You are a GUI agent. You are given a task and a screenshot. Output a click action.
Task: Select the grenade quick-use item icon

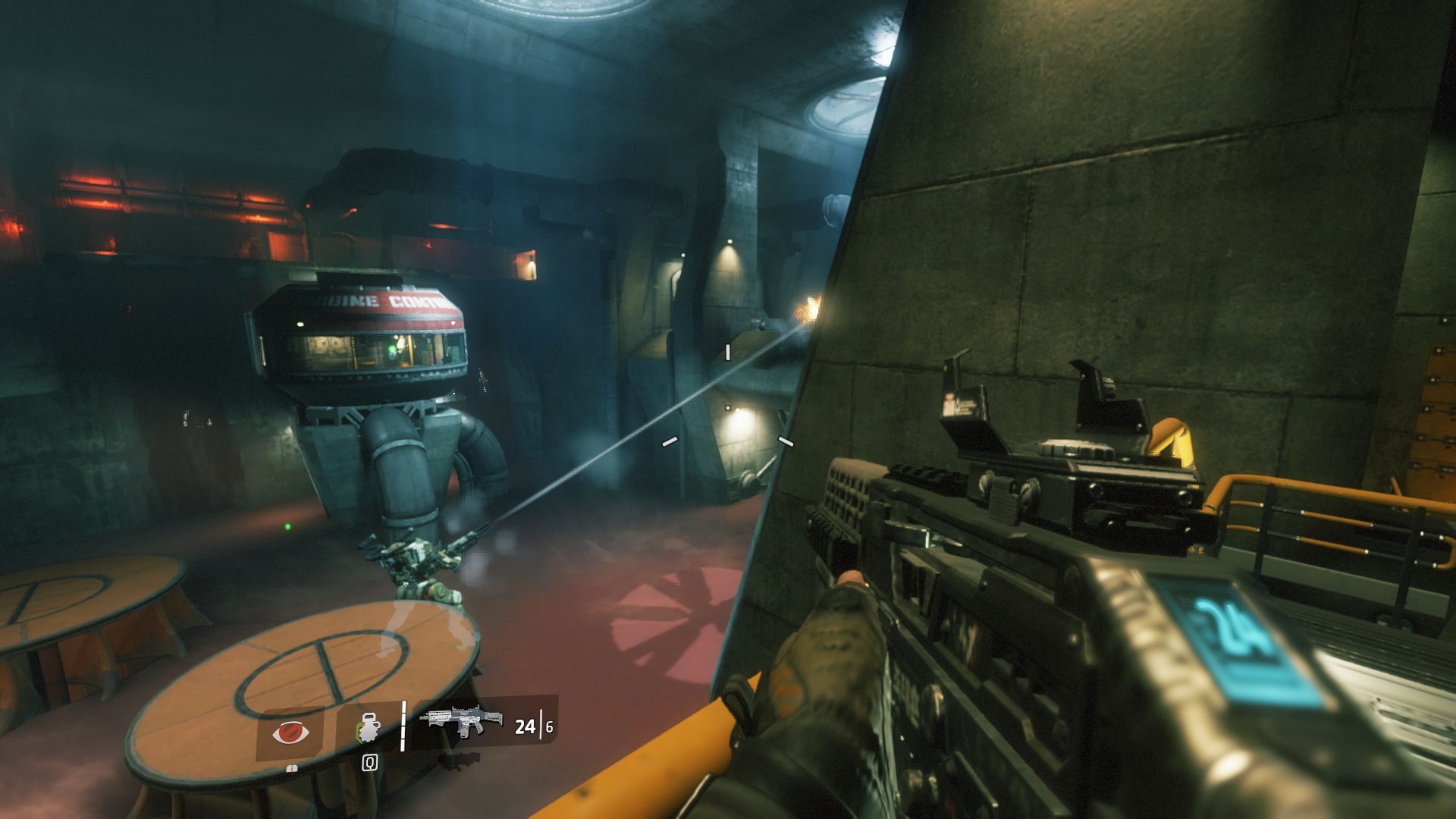pyautogui.click(x=369, y=726)
